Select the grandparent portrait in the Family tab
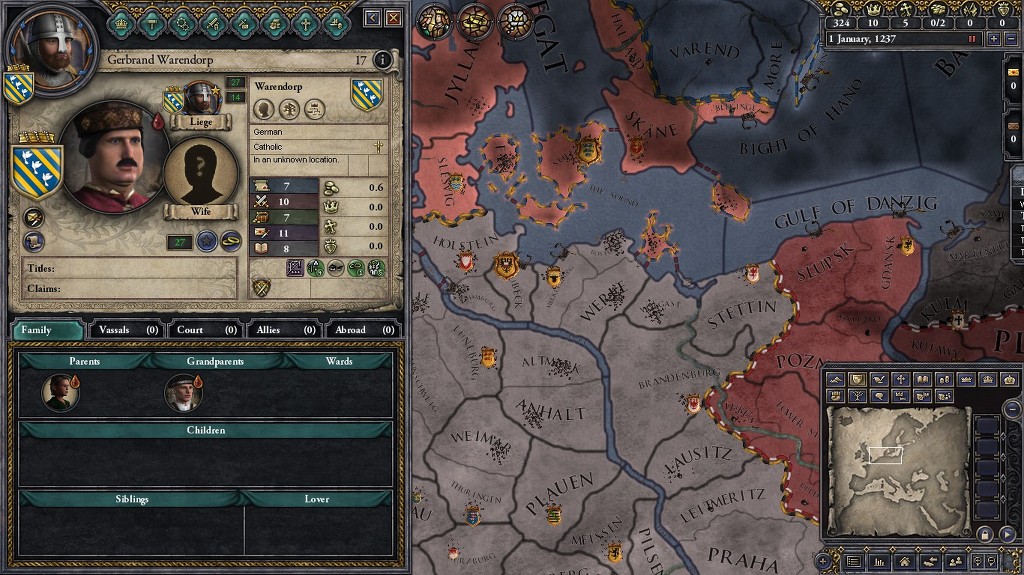This screenshot has height=575, width=1024. coord(182,393)
